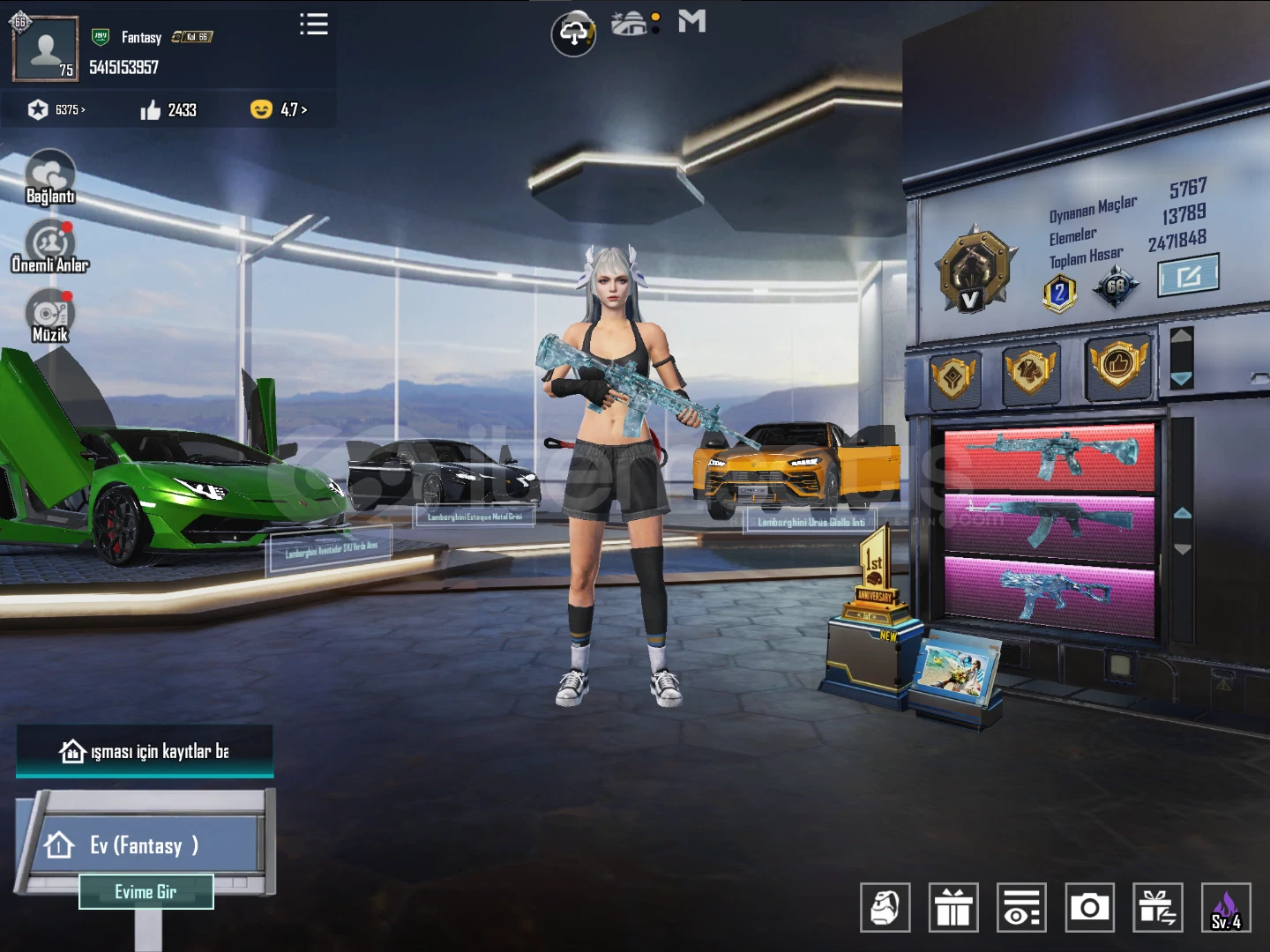Open the backpack inventory icon
The height and width of the screenshot is (952, 1270).
(885, 907)
